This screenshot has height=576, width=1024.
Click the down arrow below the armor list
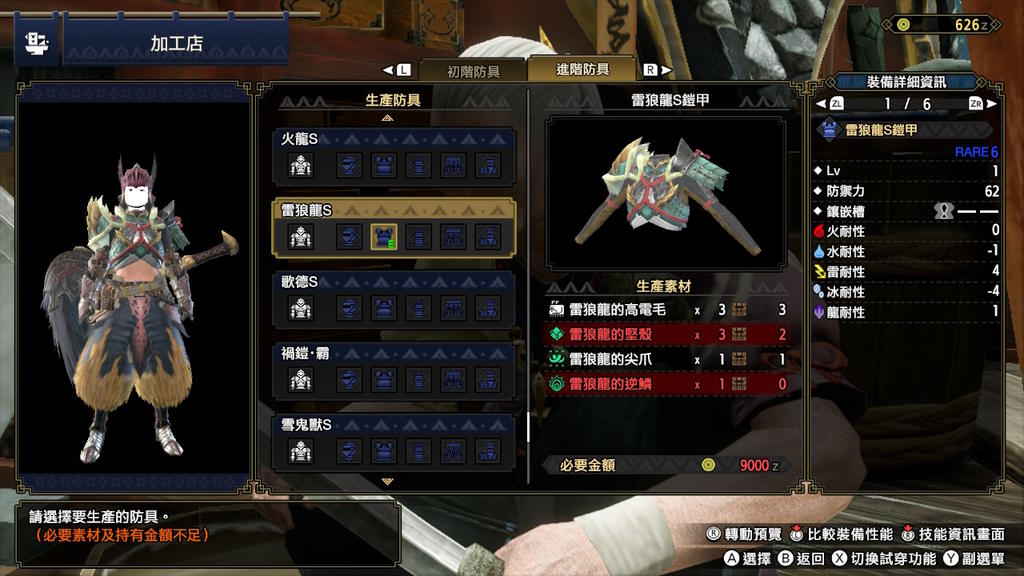coord(387,481)
